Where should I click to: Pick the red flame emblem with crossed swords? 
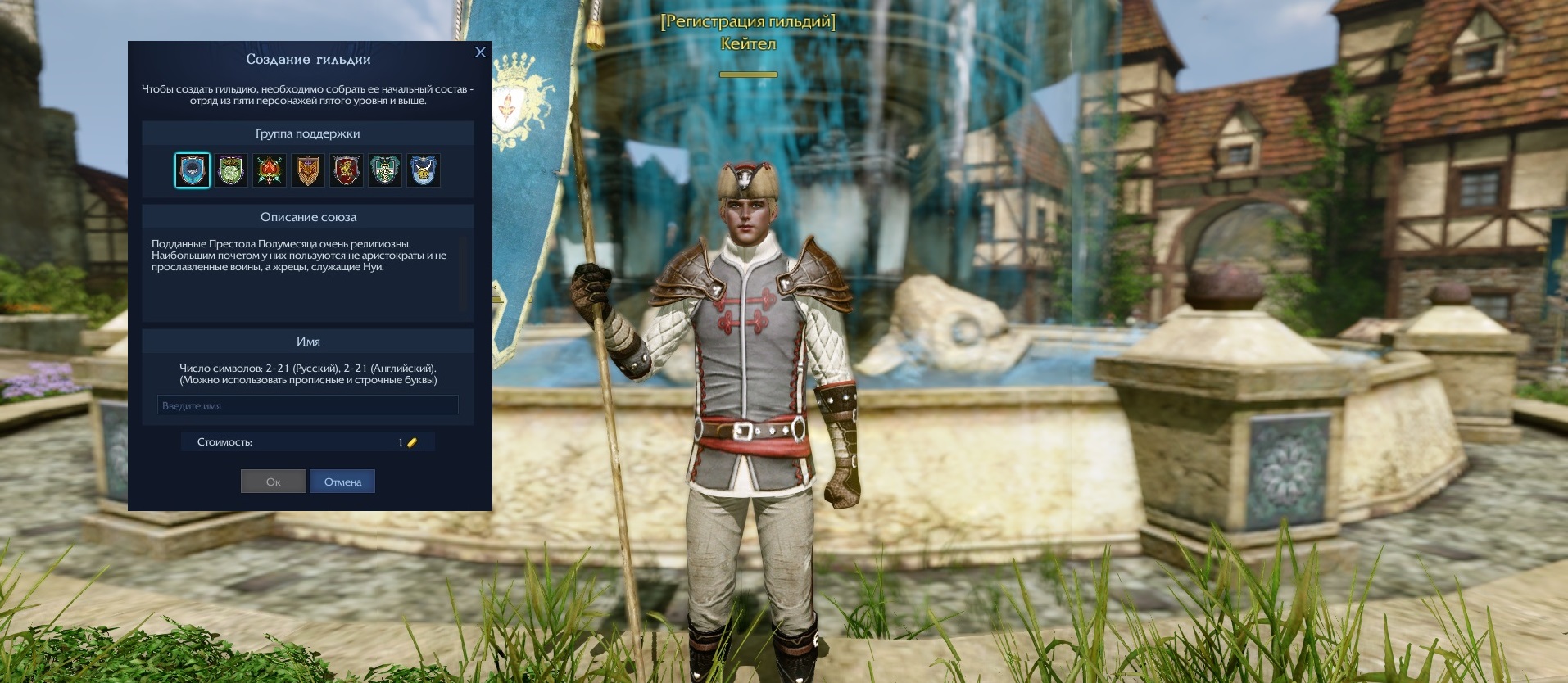[270, 170]
